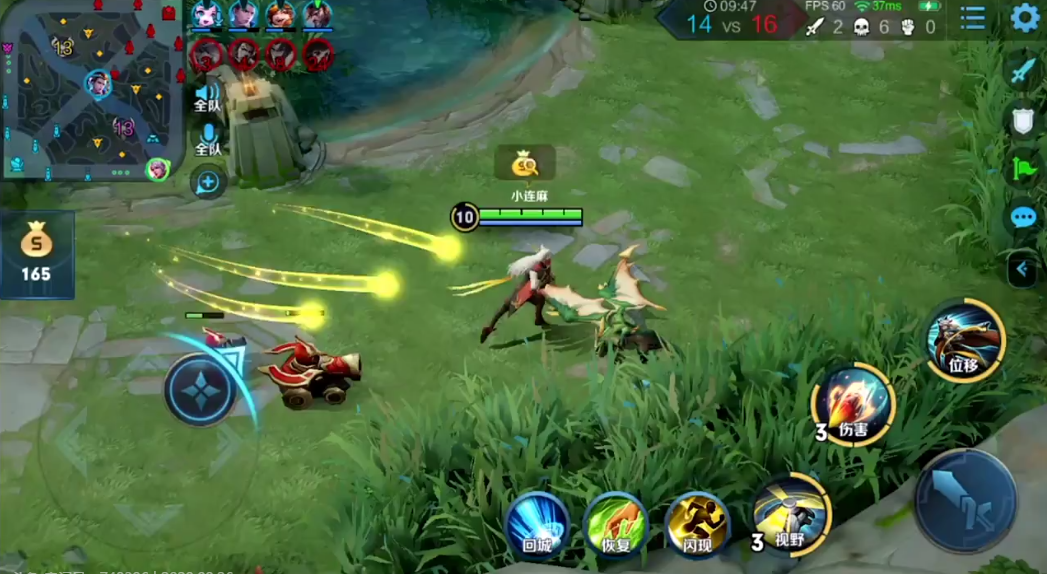Click the round plus button below the microphone
Viewport: 1047px width, 574px height.
point(208,183)
